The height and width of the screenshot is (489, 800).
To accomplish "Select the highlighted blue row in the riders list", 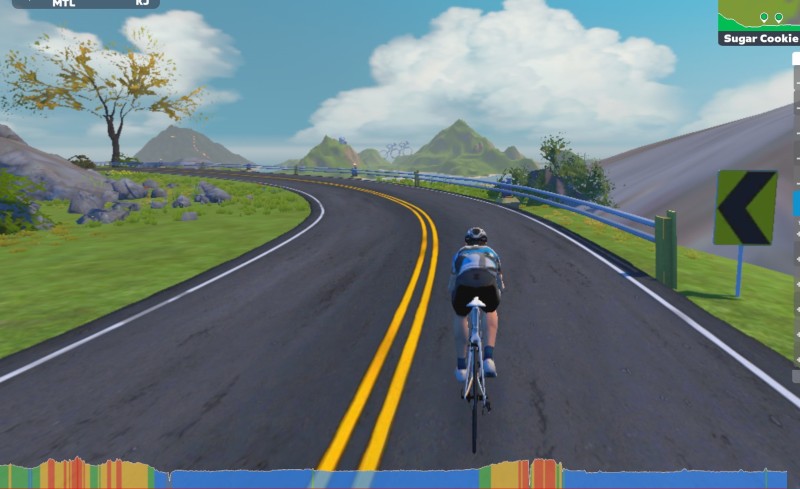I will point(796,204).
